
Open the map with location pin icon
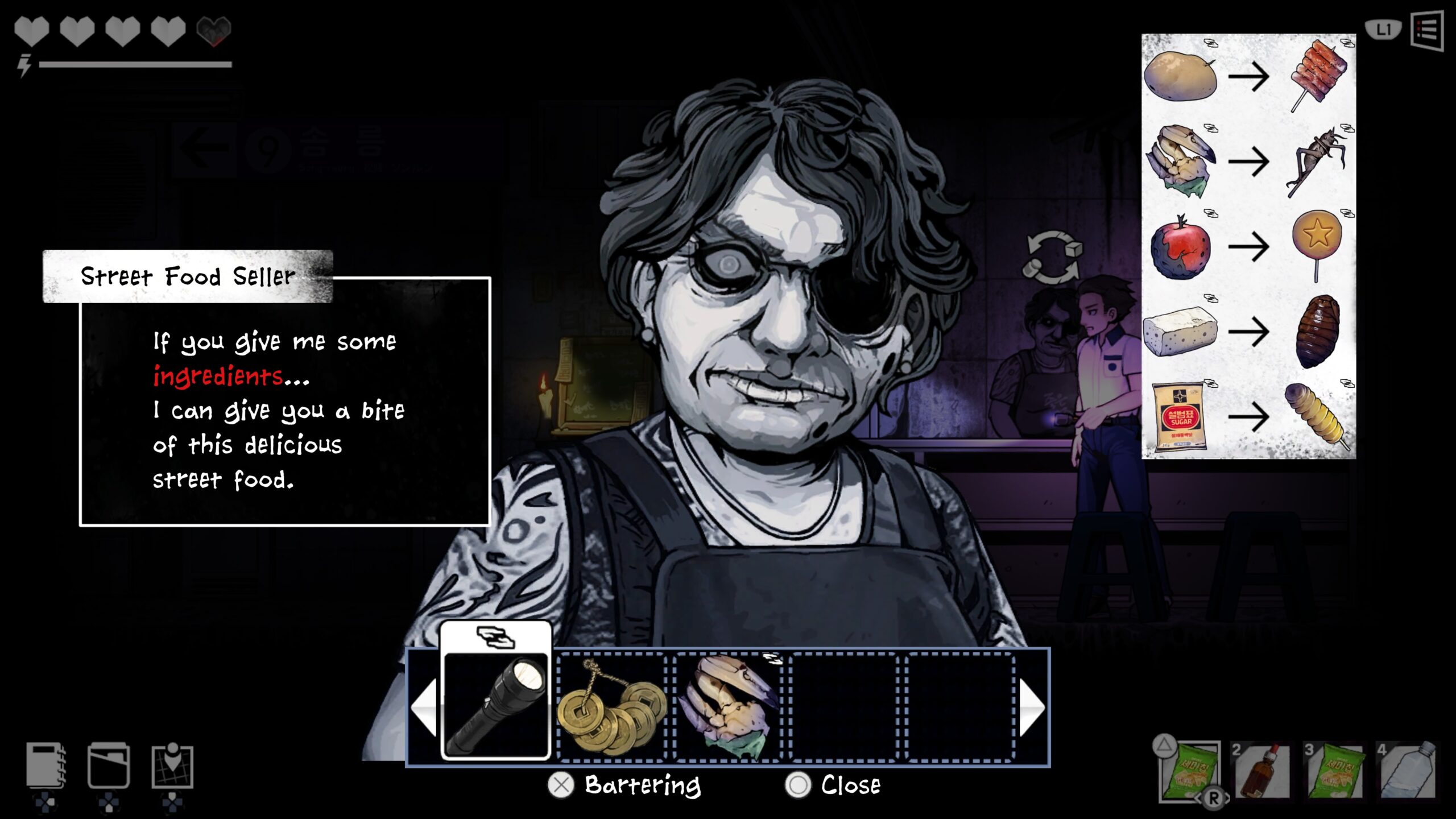point(172,766)
